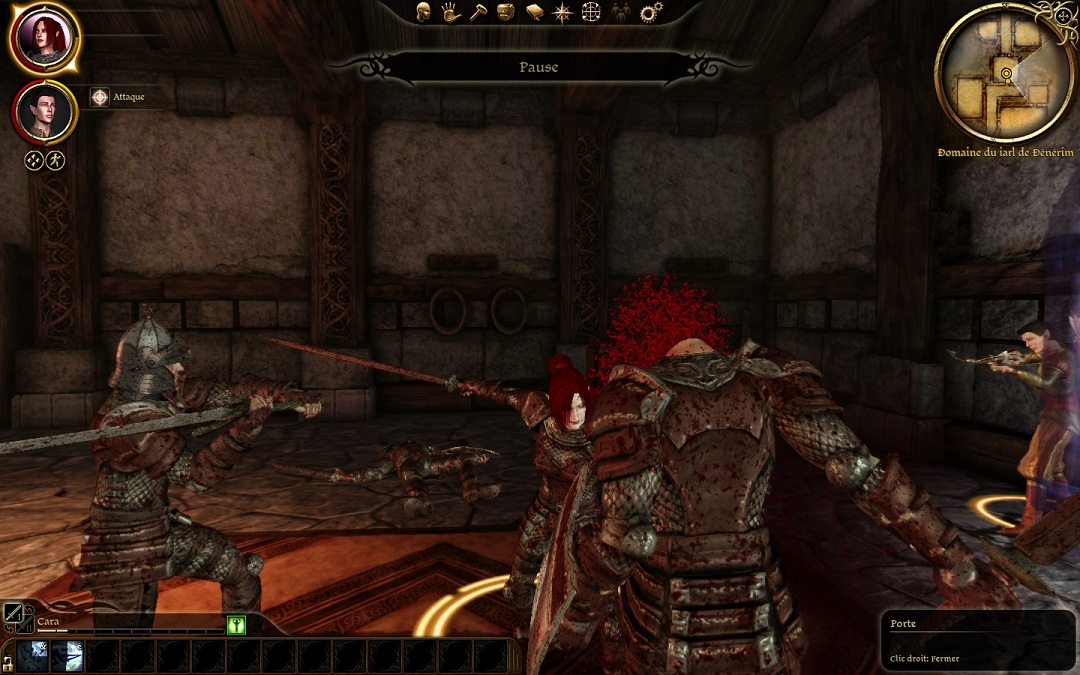Click the Pause banner
The height and width of the screenshot is (675, 1080).
click(x=539, y=67)
